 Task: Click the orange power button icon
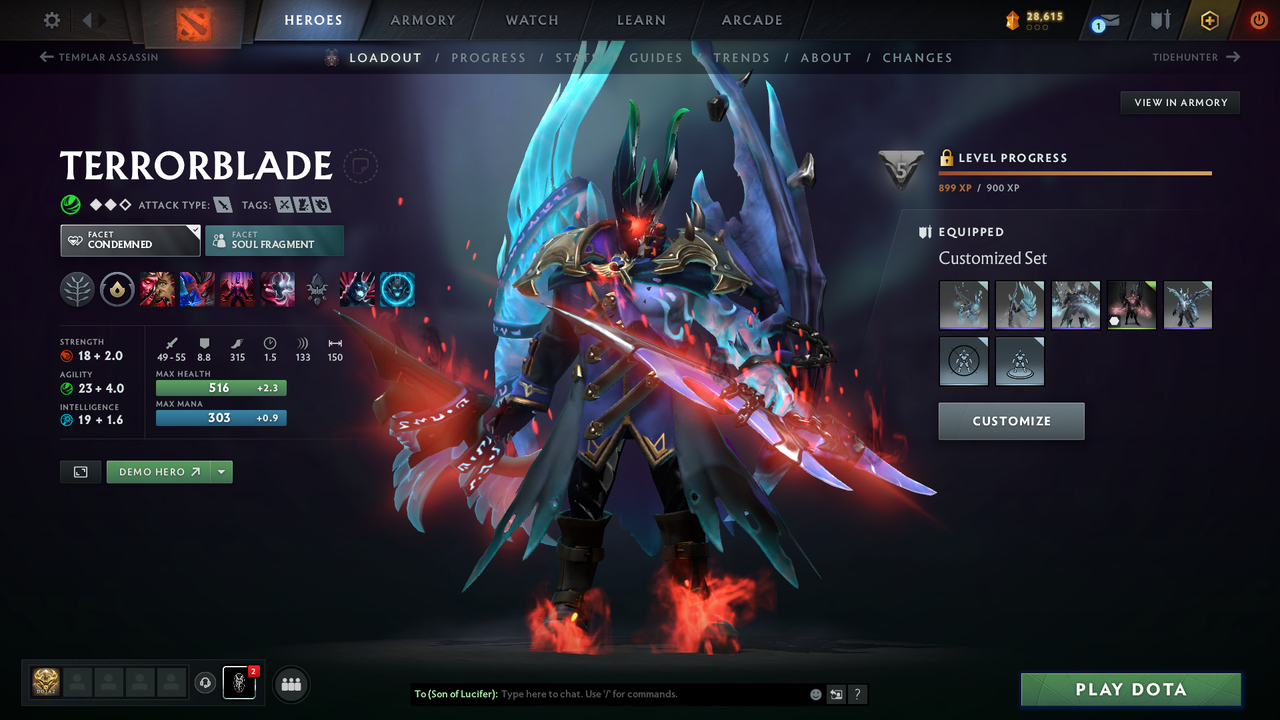click(x=1258, y=20)
